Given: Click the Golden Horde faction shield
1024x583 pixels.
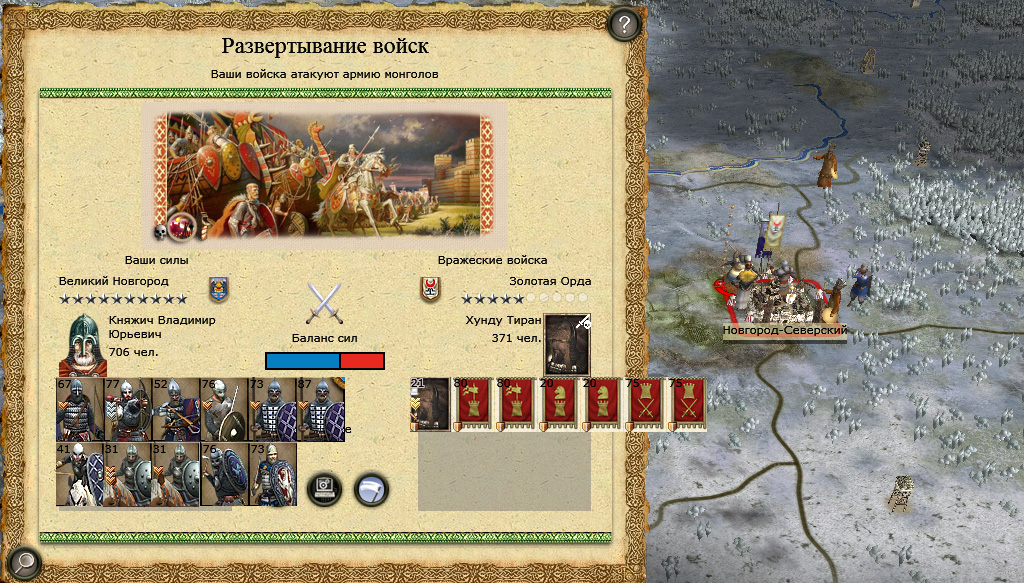Looking at the screenshot, I should pos(430,289).
